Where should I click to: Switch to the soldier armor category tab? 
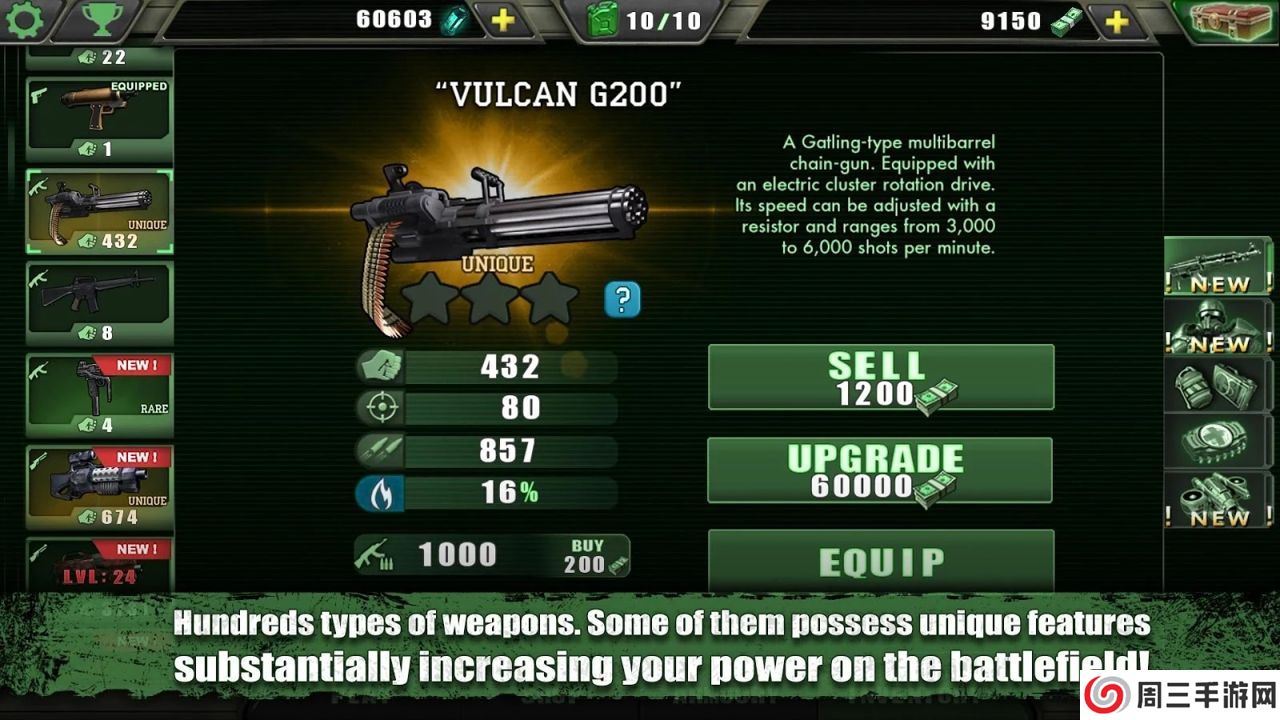pos(1204,326)
